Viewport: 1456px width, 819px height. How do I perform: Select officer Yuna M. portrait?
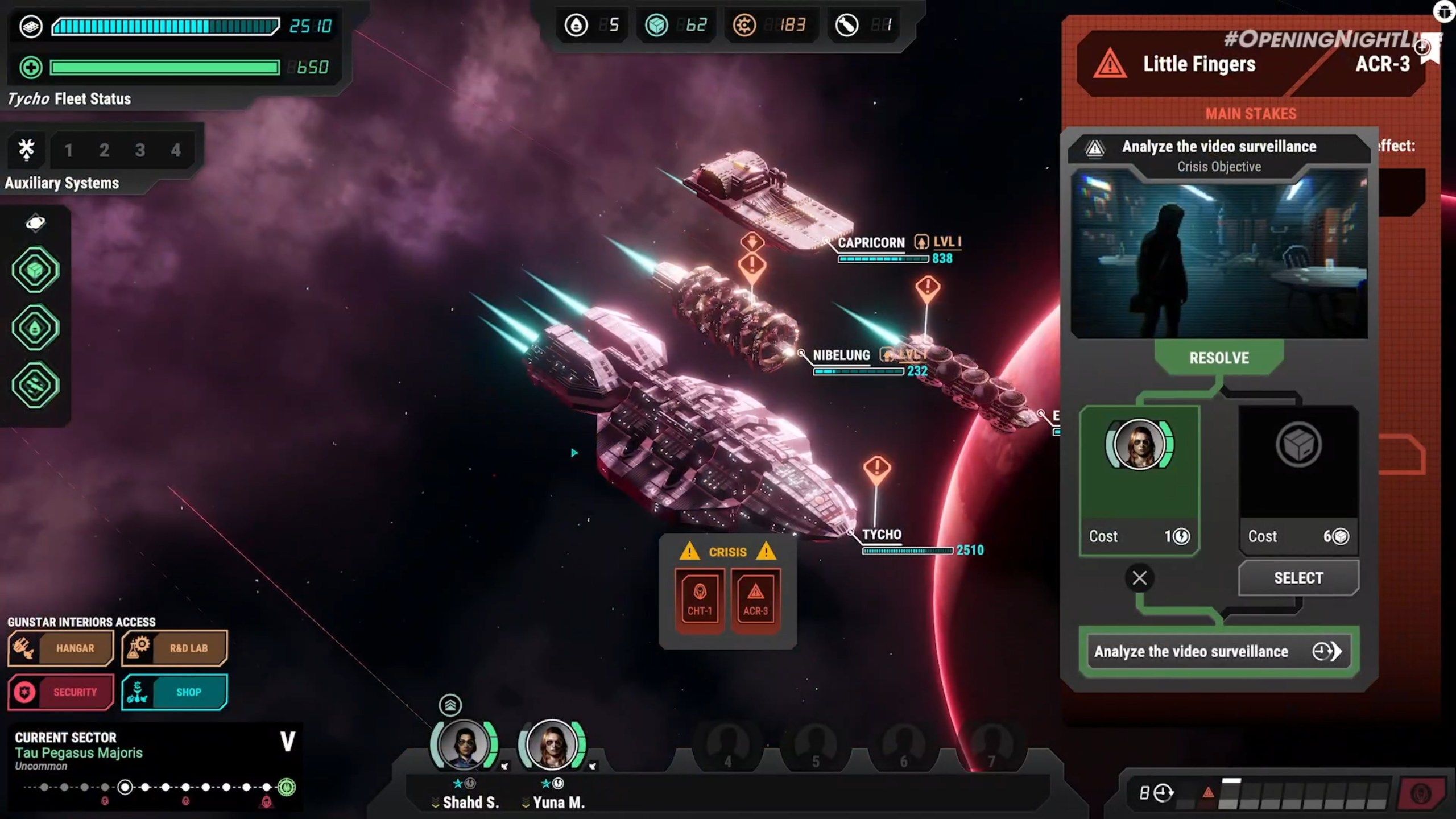click(552, 745)
